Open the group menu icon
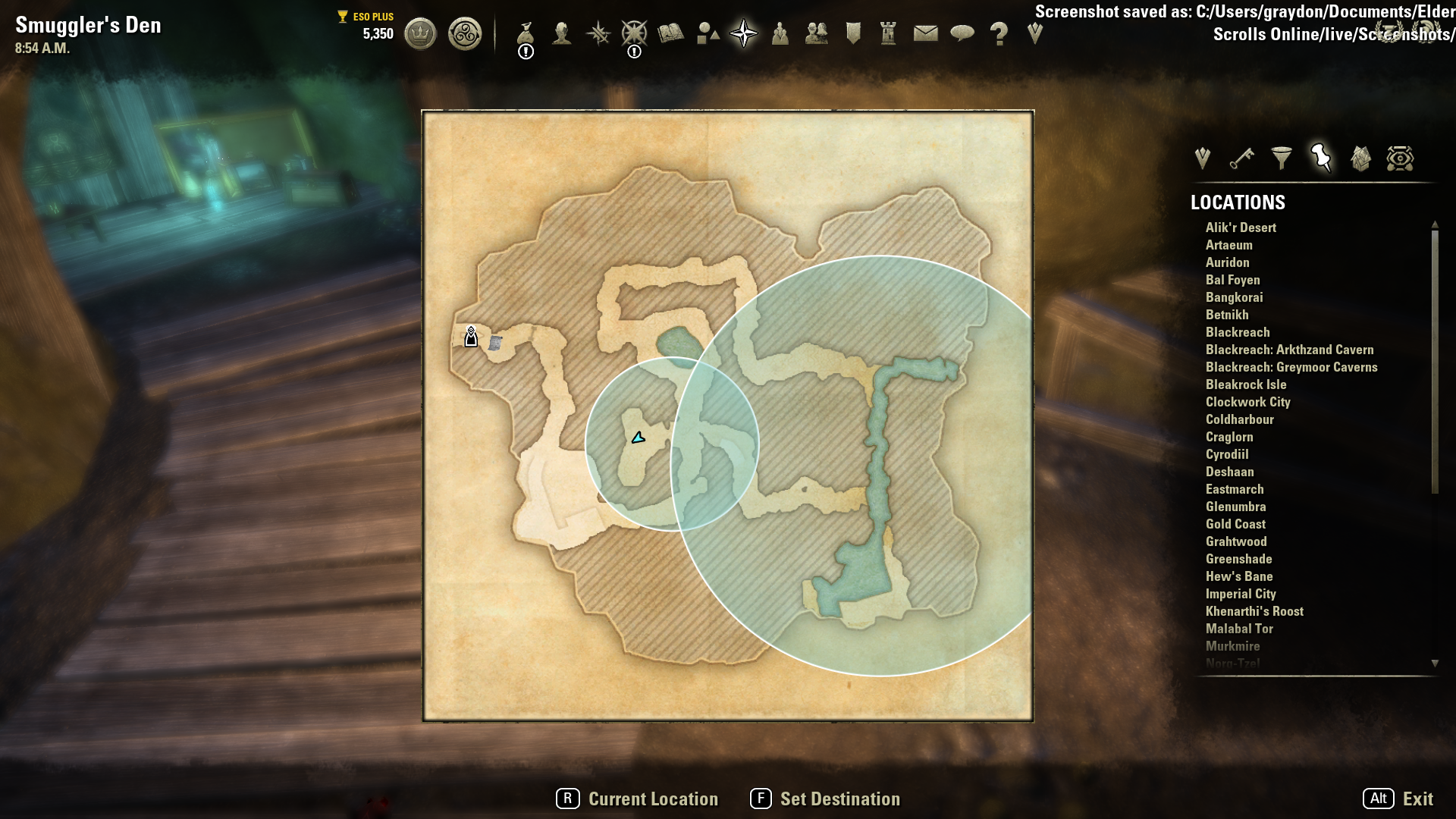Screen dimensions: 1456x819 (x=817, y=33)
